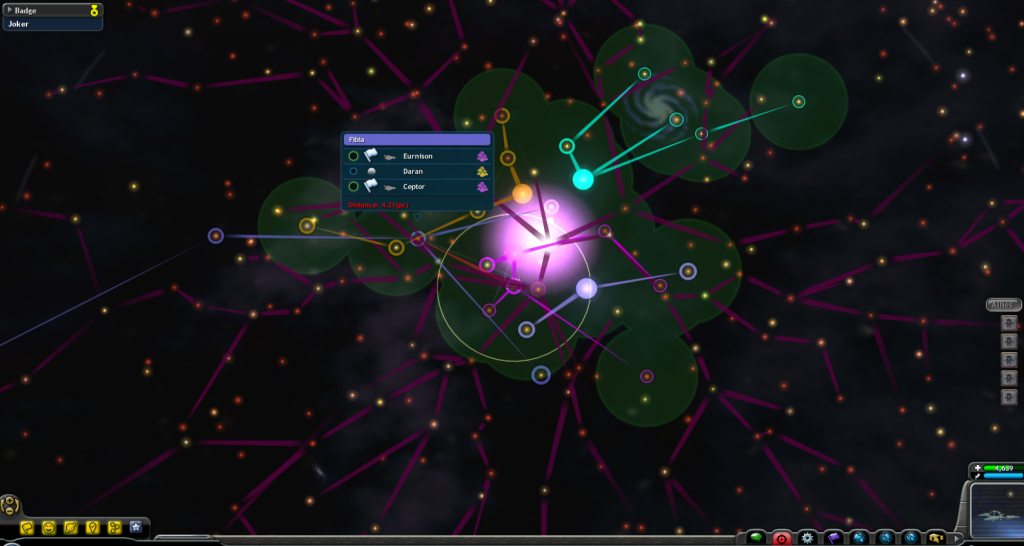This screenshot has height=546, width=1024.
Task: Open the Allies panel
Action: click(x=1003, y=304)
